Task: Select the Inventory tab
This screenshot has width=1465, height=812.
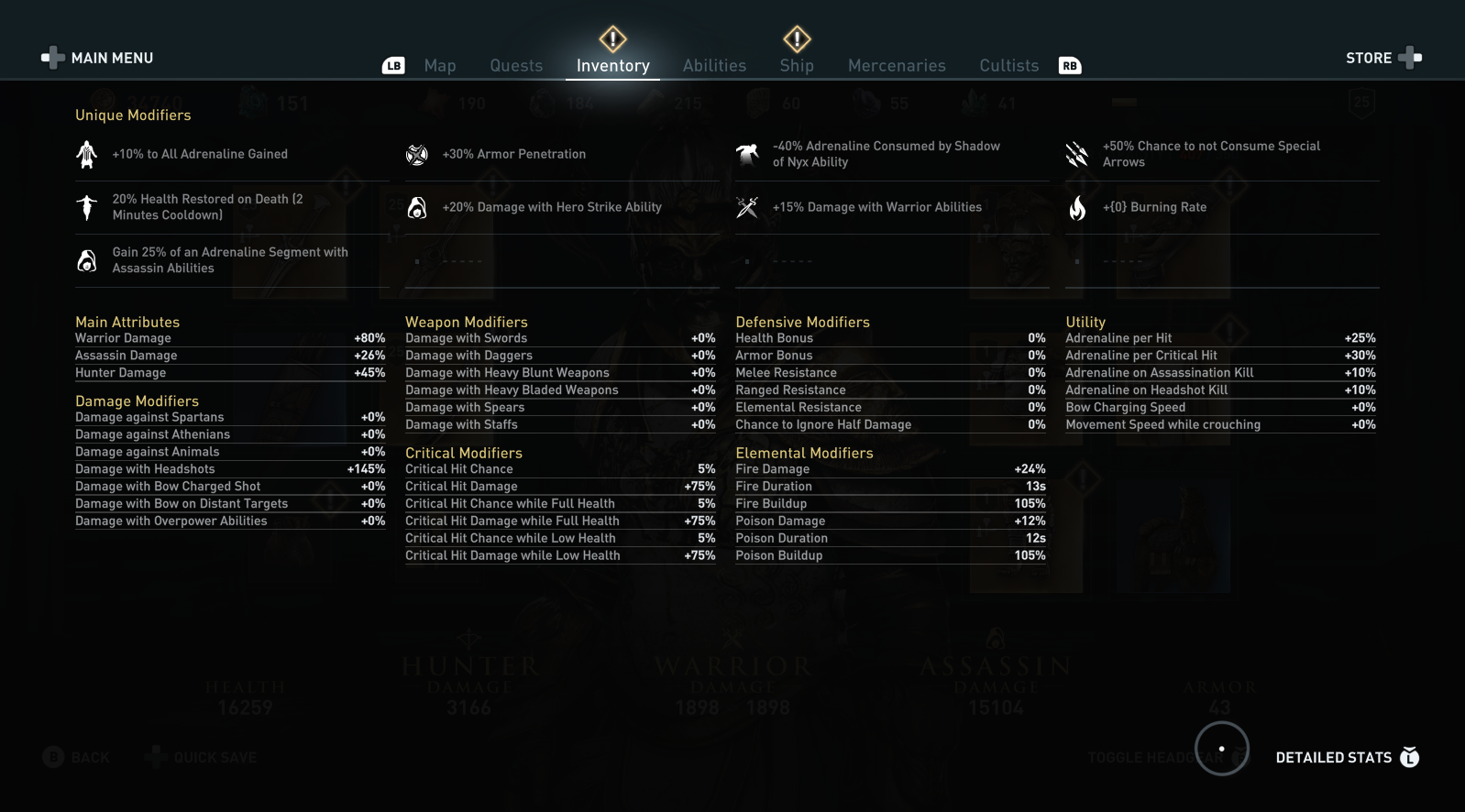Action: click(x=612, y=66)
